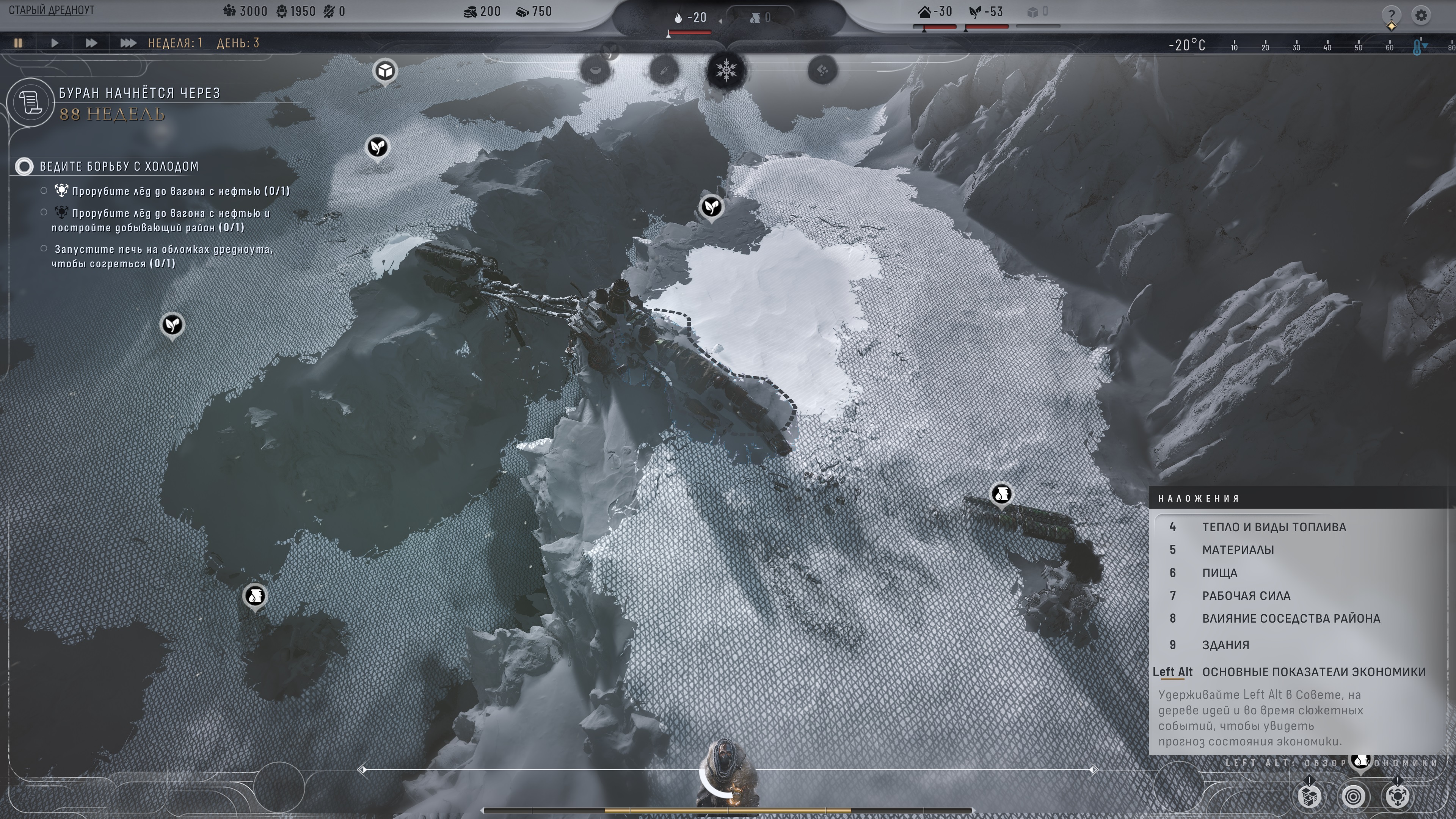This screenshot has width=1456, height=819.
Task: Set game speed to normal play
Action: pos(54,43)
